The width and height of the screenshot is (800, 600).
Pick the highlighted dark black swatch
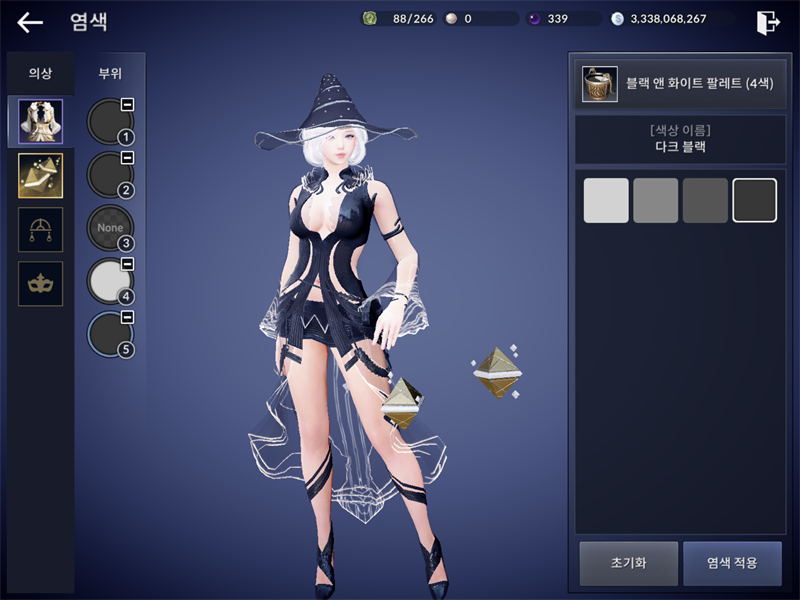point(755,200)
